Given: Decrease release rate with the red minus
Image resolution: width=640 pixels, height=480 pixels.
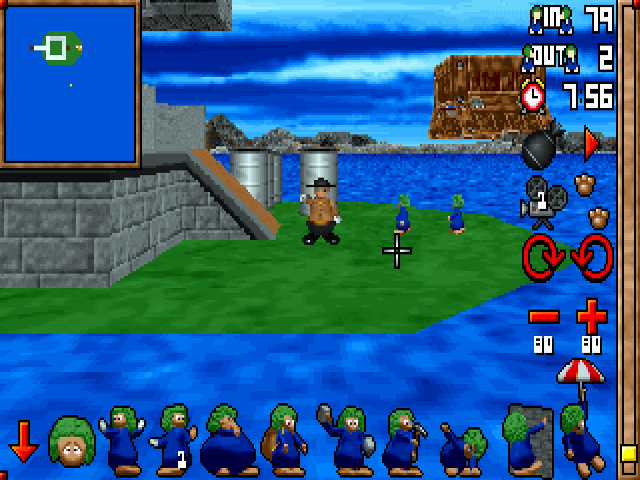Looking at the screenshot, I should pyautogui.click(x=544, y=317).
